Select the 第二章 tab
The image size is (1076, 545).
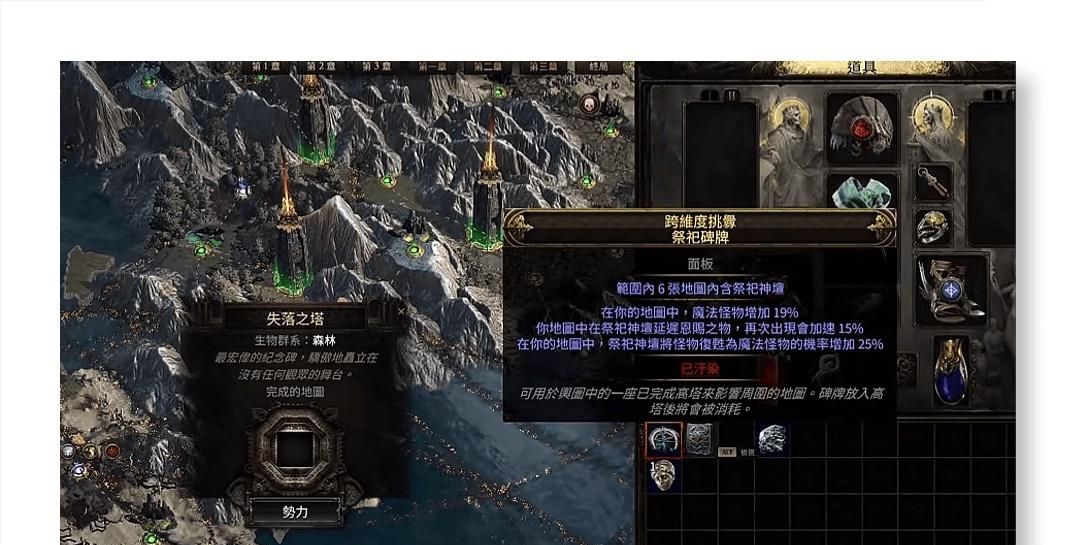pyautogui.click(x=488, y=67)
